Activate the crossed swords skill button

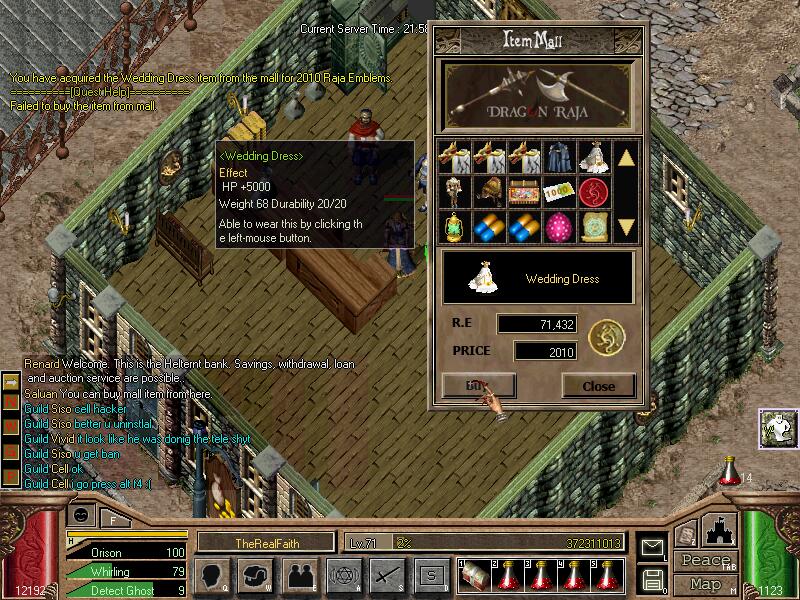click(x=386, y=575)
